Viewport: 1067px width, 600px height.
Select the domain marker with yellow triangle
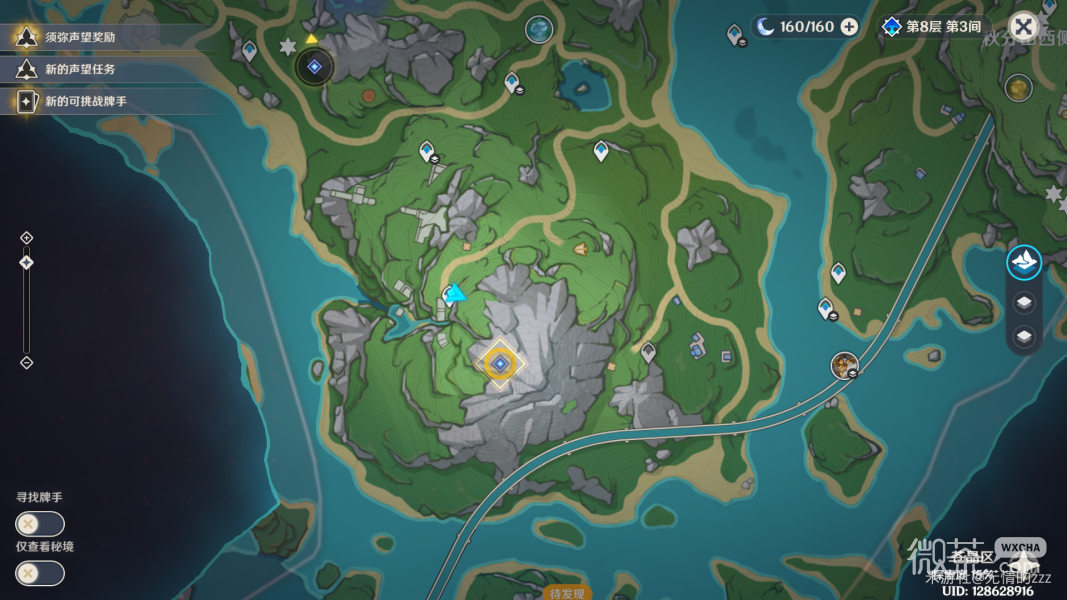tap(314, 66)
